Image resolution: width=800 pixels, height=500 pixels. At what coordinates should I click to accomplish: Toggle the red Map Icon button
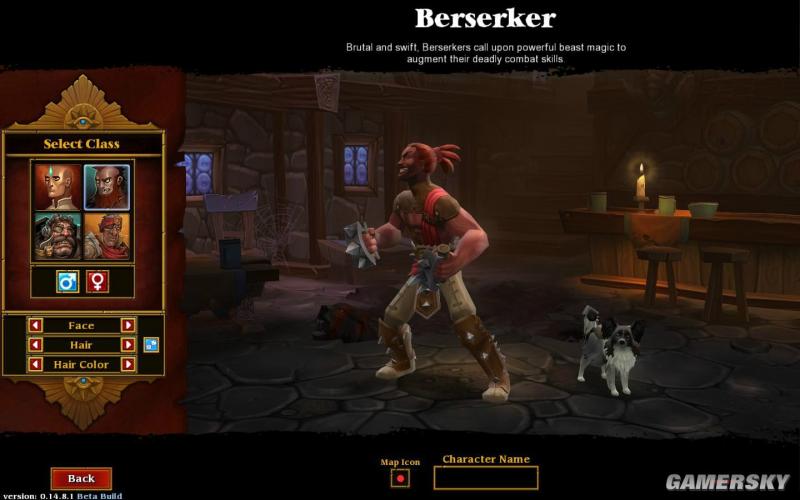[401, 479]
